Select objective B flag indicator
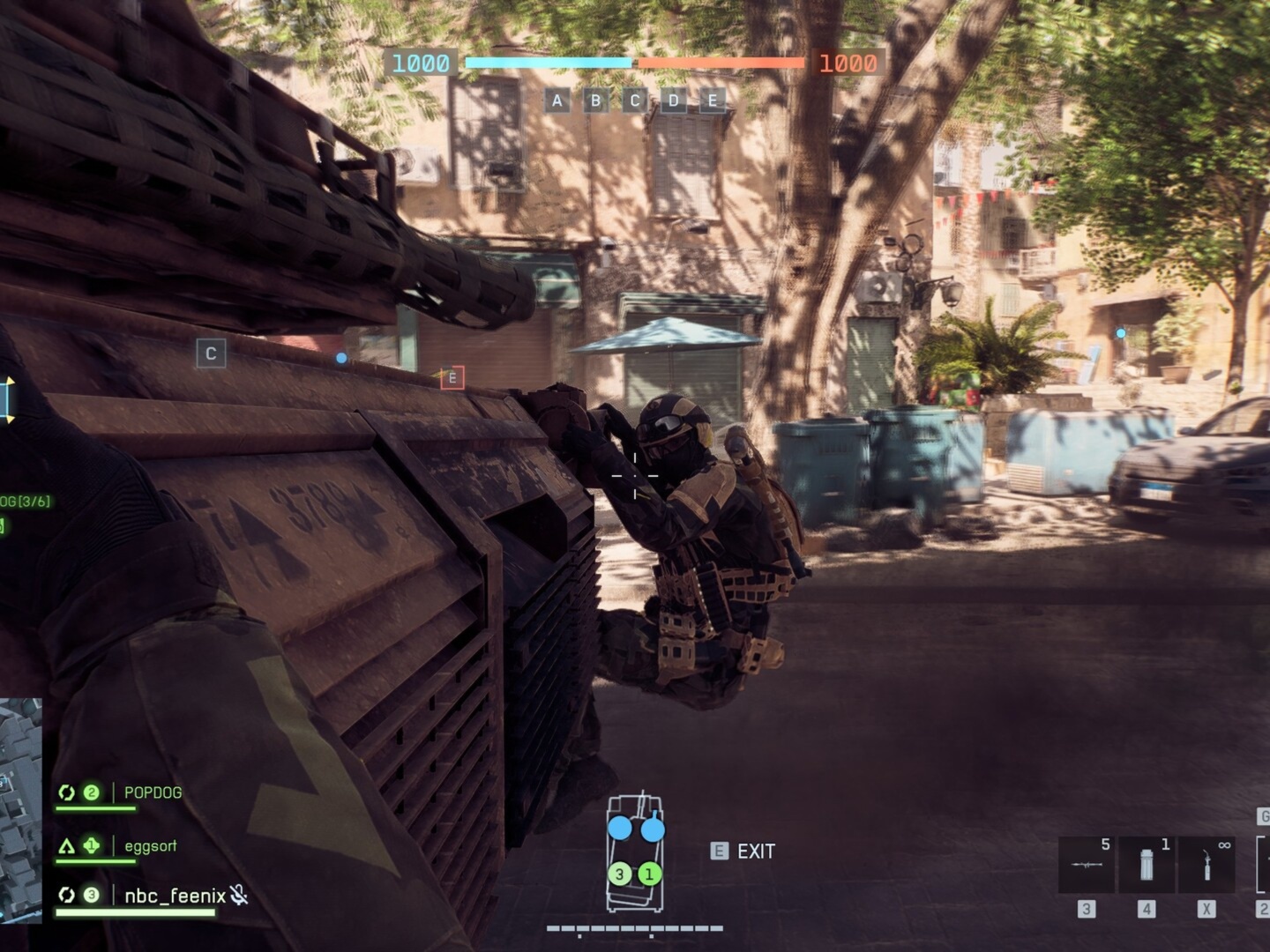 [595, 100]
